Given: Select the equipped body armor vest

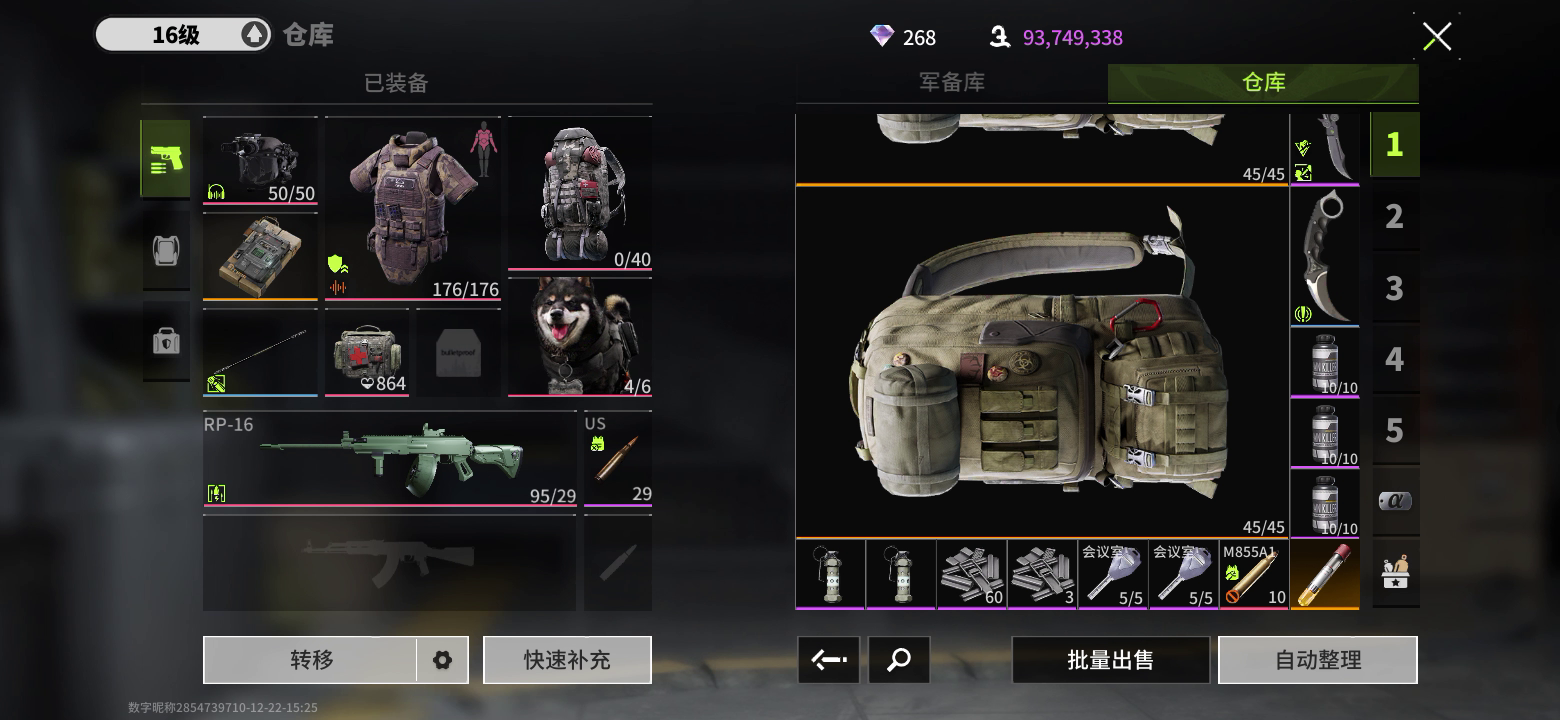Looking at the screenshot, I should [414, 208].
